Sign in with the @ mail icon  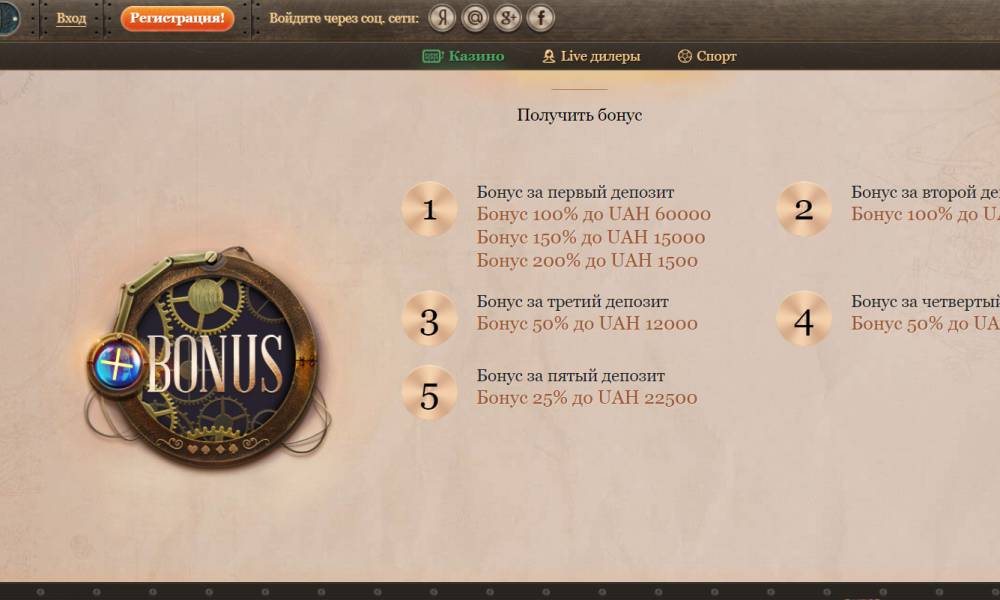475,18
